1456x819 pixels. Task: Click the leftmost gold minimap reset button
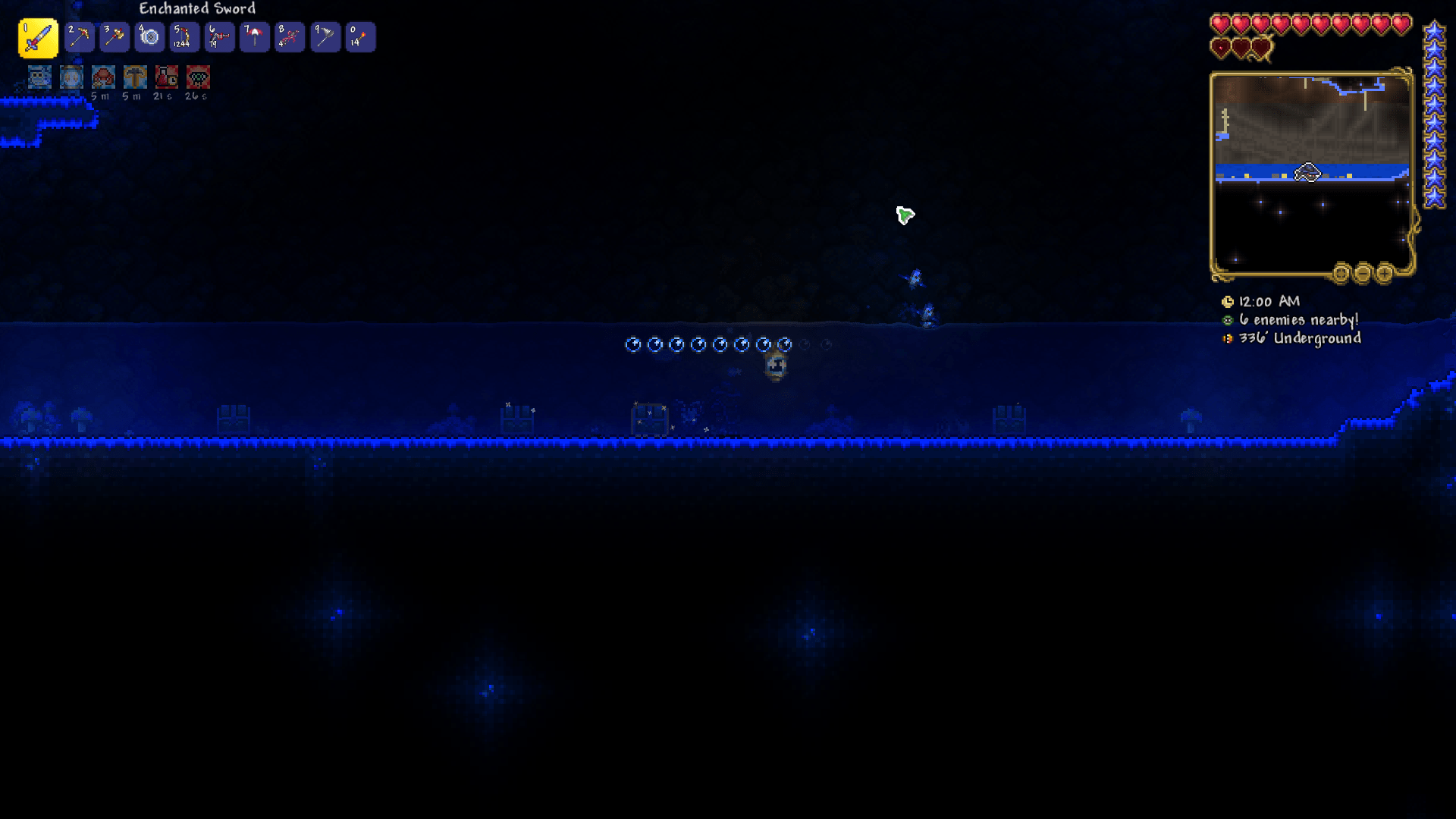tap(1341, 274)
